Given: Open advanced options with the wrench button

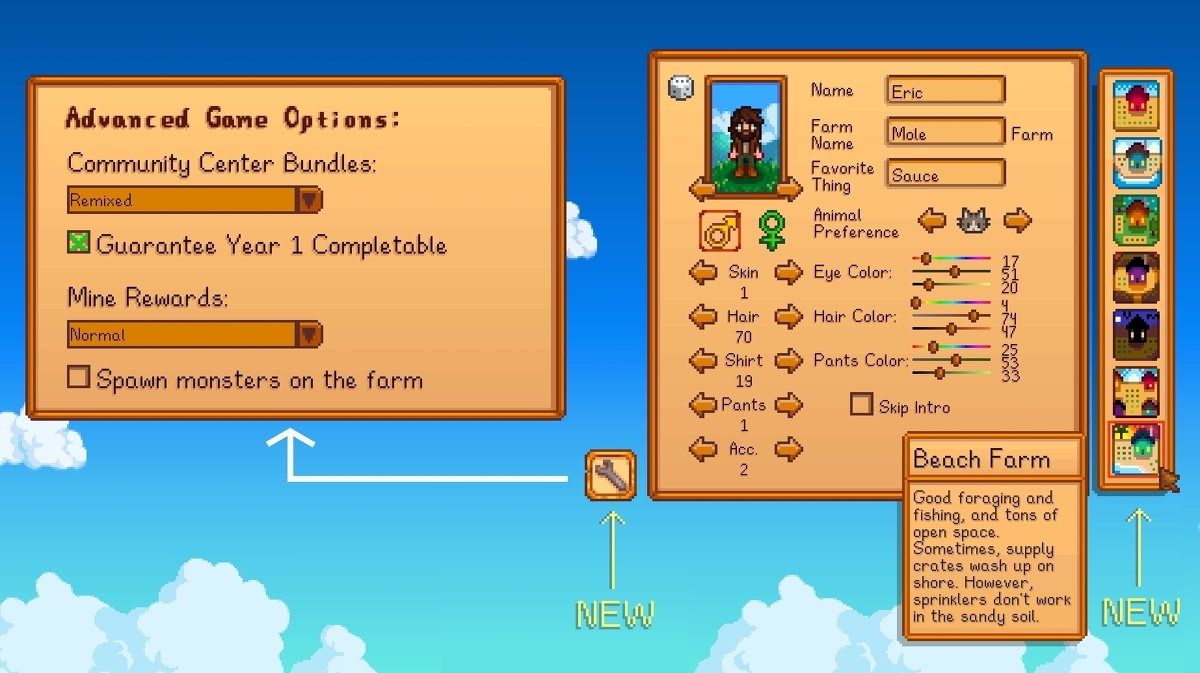Looking at the screenshot, I should [610, 475].
